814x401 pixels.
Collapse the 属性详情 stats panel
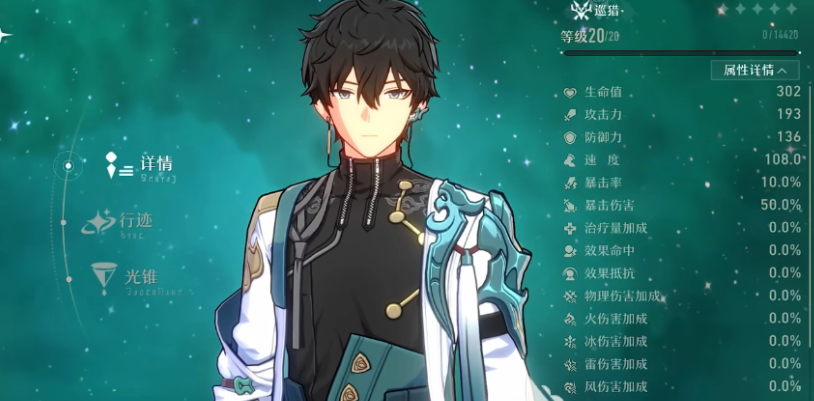(x=755, y=70)
